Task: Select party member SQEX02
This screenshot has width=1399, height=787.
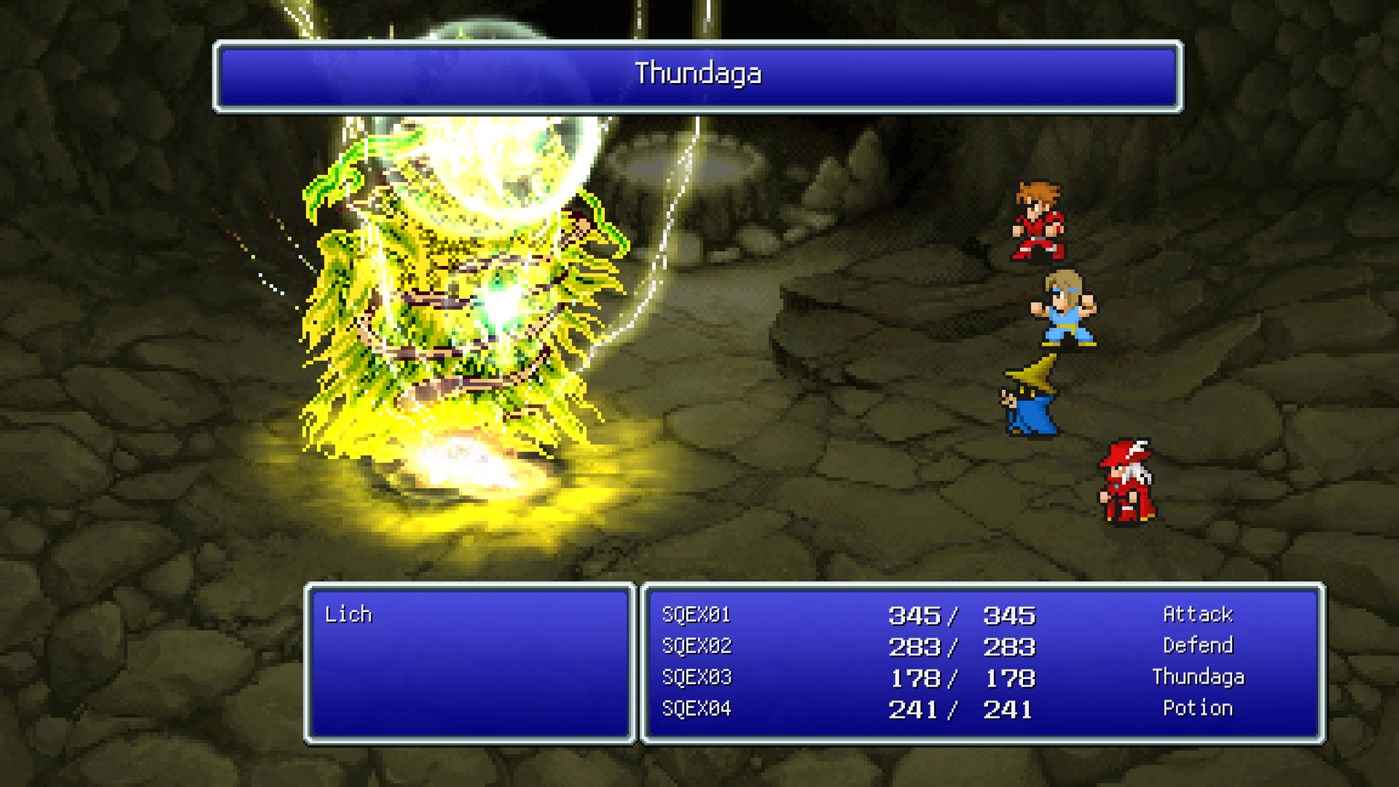Action: pos(695,647)
